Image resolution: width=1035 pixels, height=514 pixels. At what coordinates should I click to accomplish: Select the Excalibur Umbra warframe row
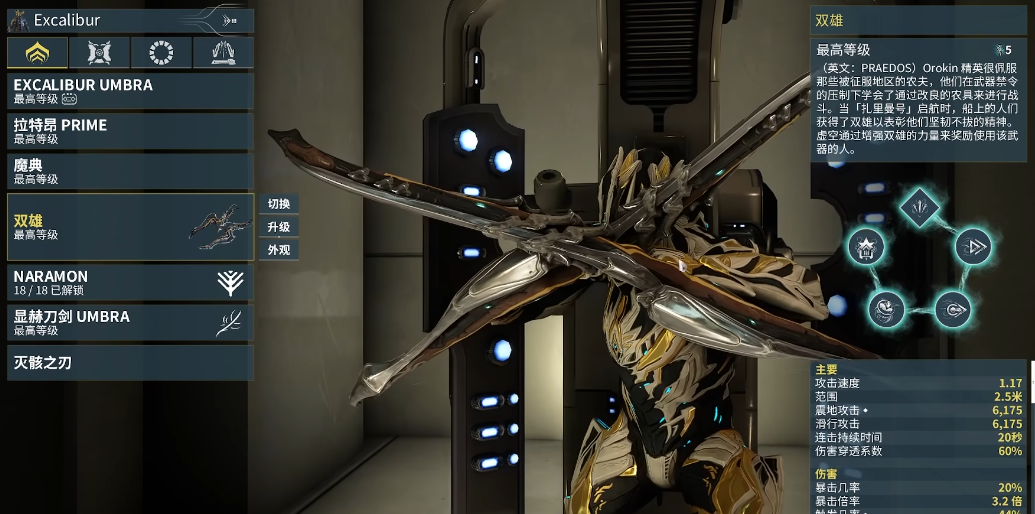130,91
